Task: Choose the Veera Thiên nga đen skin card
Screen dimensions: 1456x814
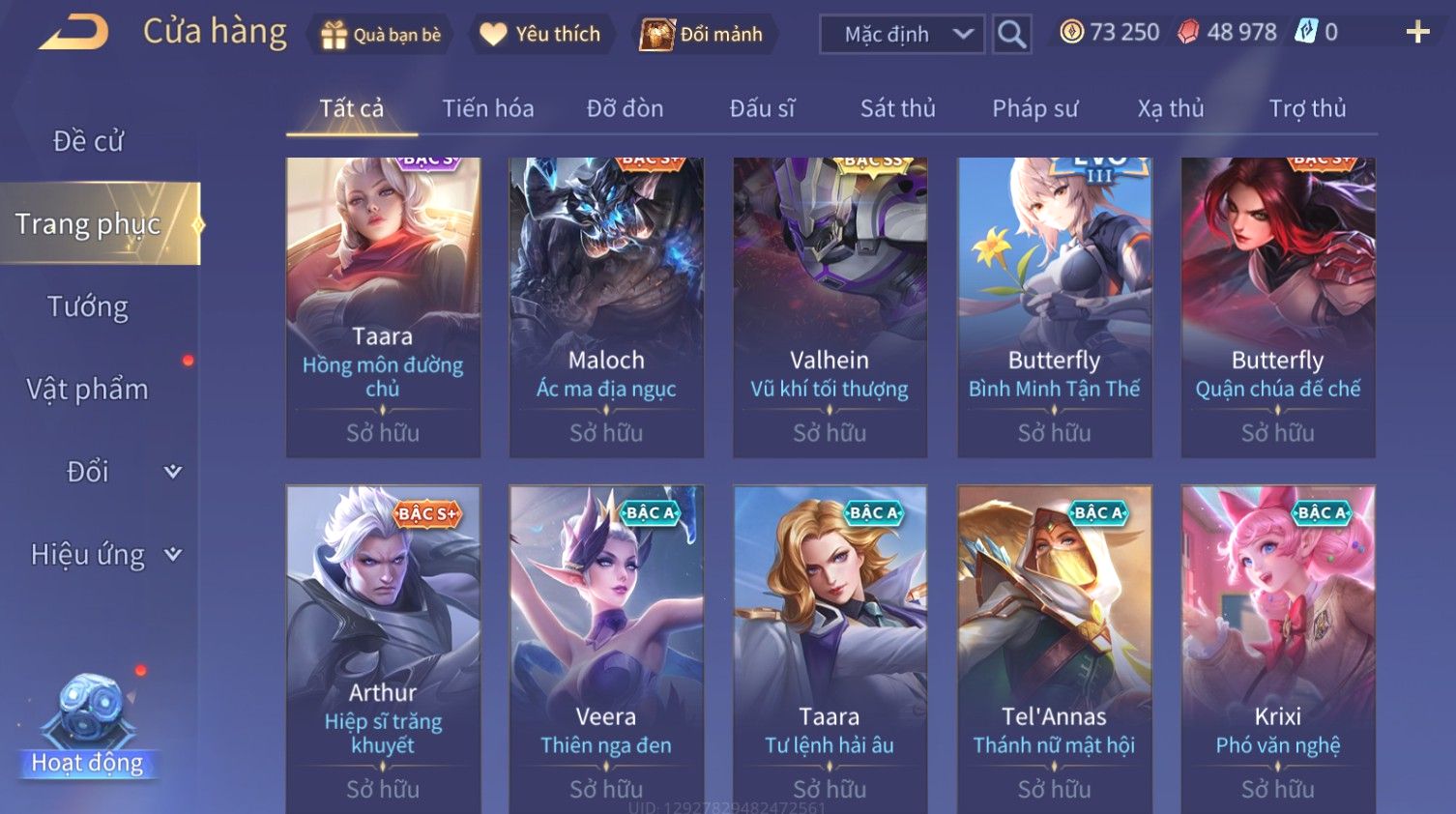Action: (606, 648)
